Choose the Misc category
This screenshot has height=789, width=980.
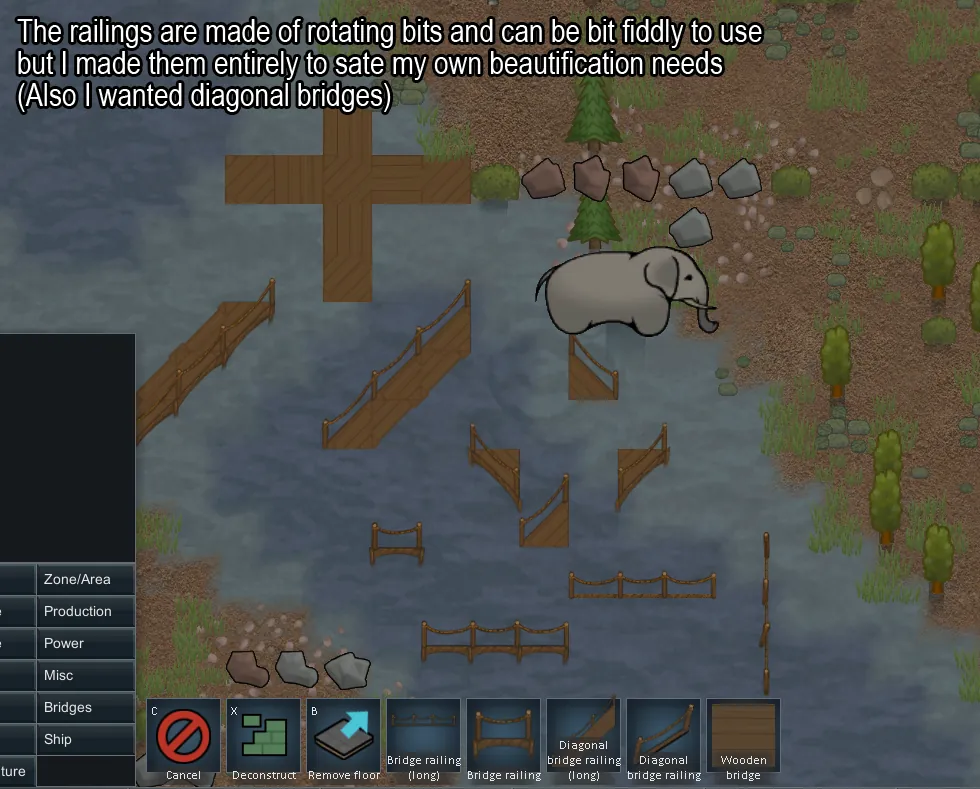[x=85, y=676]
